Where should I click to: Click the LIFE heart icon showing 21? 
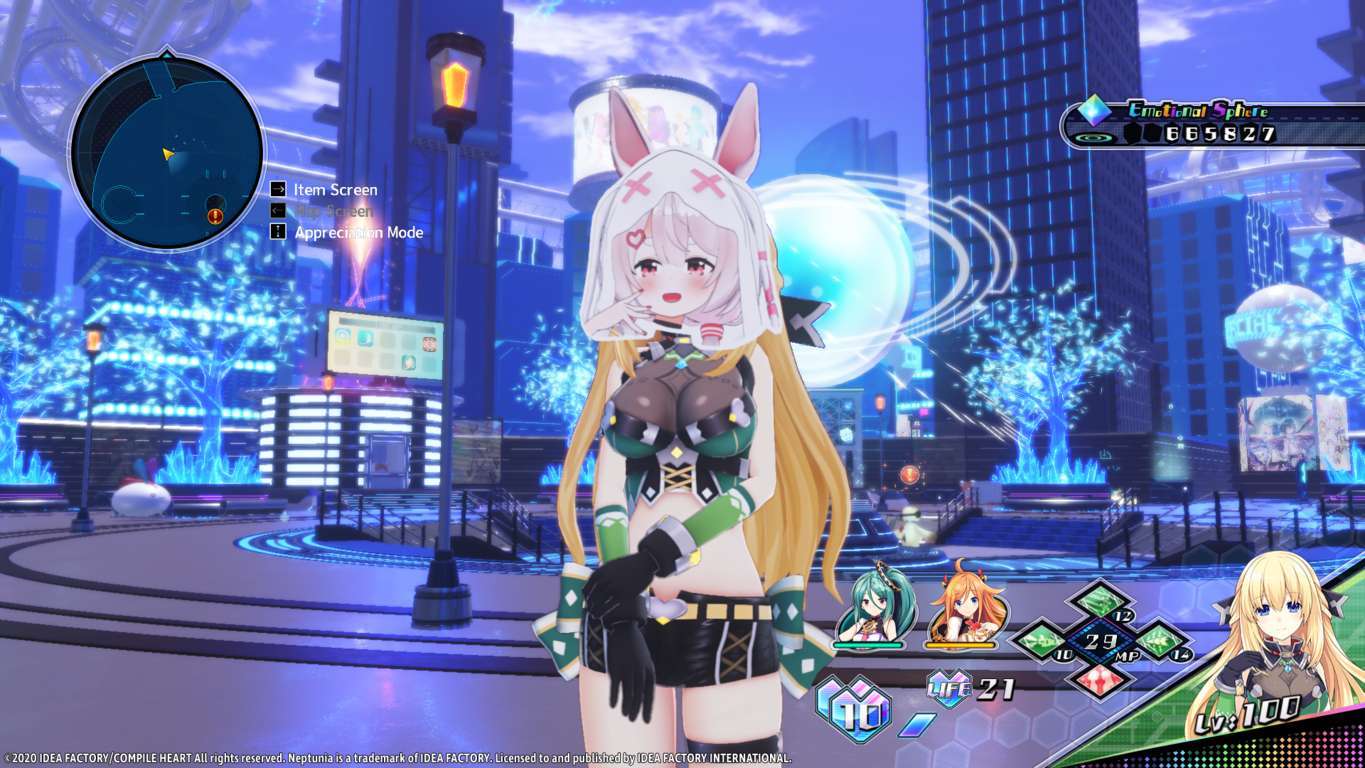[x=951, y=690]
